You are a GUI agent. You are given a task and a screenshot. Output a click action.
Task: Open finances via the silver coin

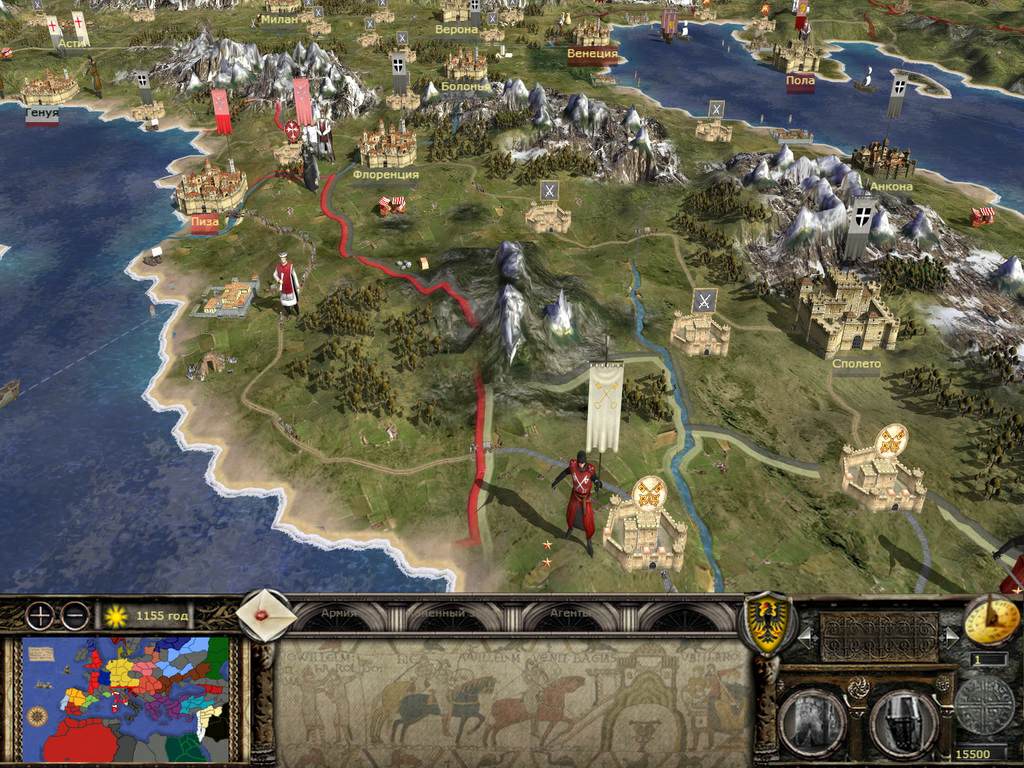click(x=984, y=705)
